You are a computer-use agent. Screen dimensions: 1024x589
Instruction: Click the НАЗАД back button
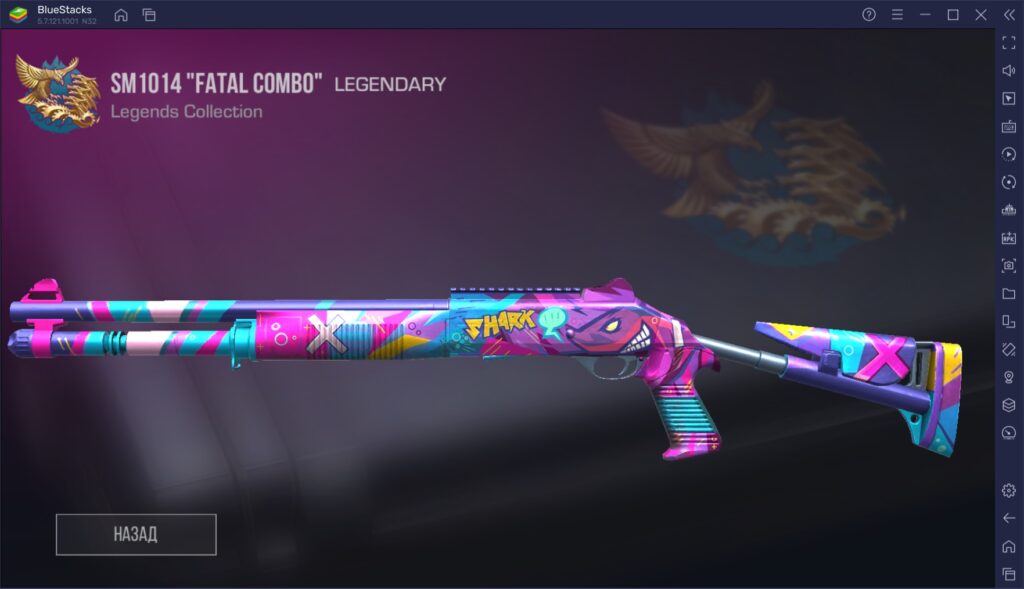(136, 534)
